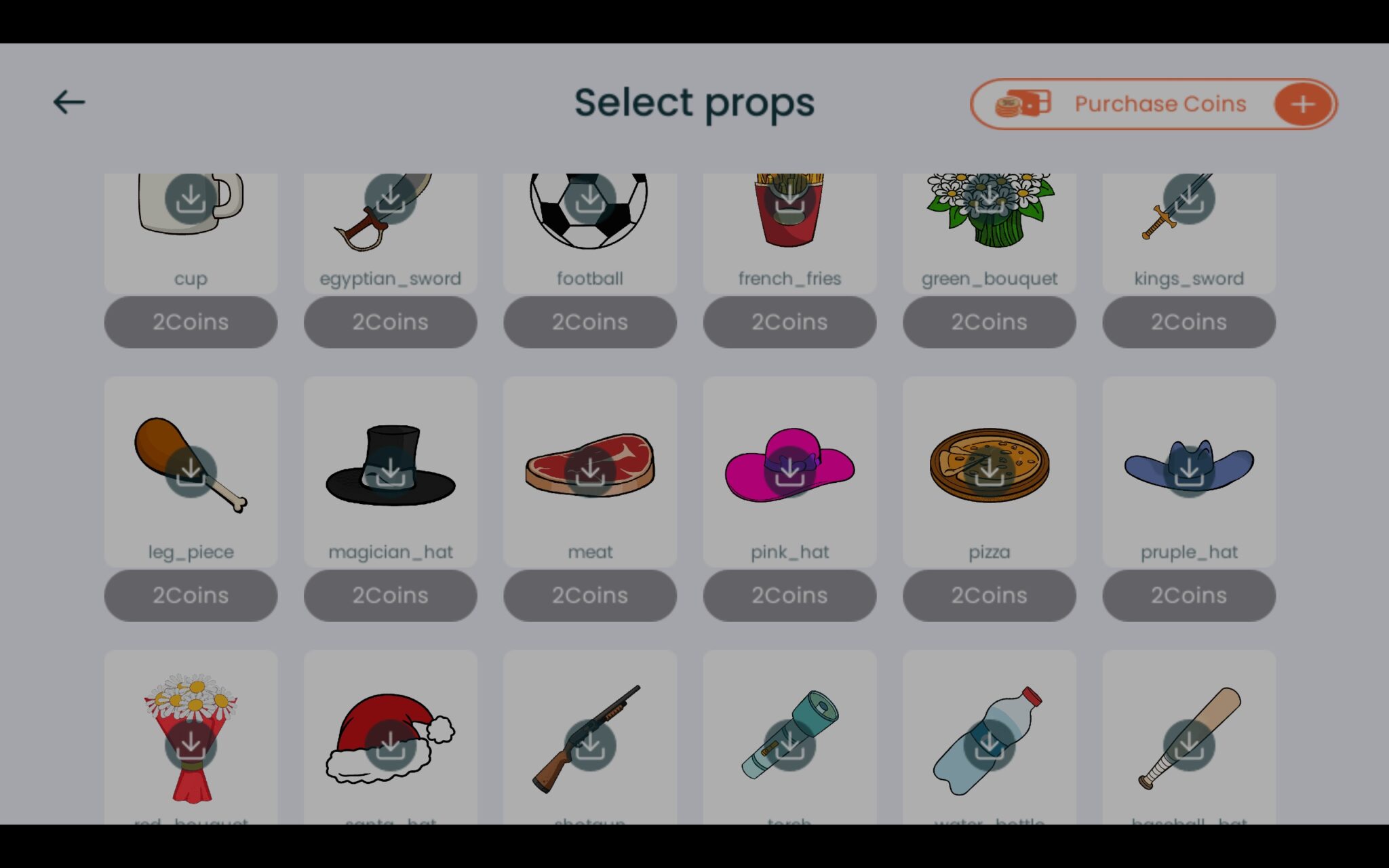Open the Purchase Coins dialog
This screenshot has width=1389, height=868.
(x=1159, y=103)
